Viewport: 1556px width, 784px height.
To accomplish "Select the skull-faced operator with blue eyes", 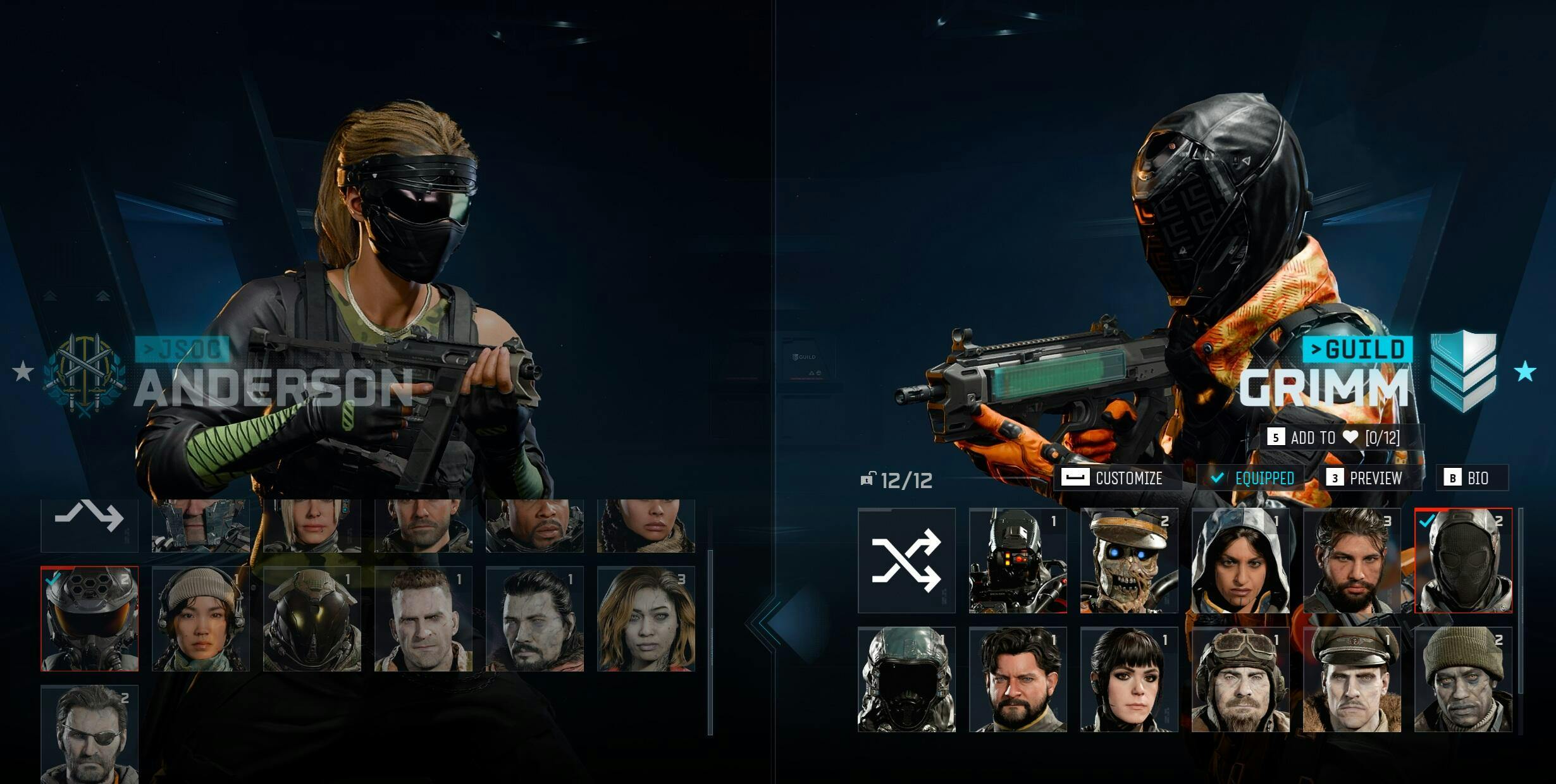I will tap(1129, 560).
